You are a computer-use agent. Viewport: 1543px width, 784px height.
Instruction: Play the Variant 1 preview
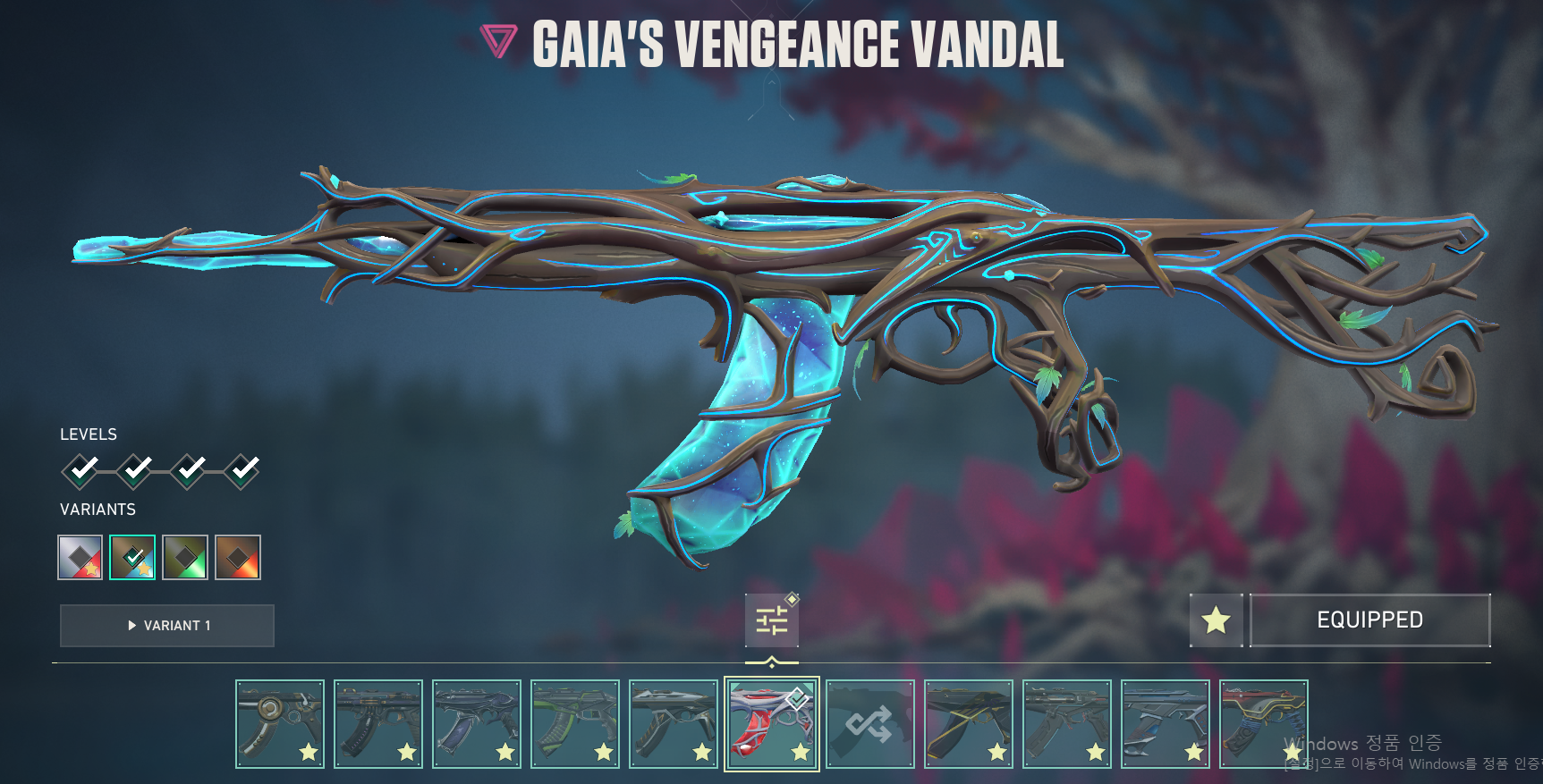(x=167, y=626)
